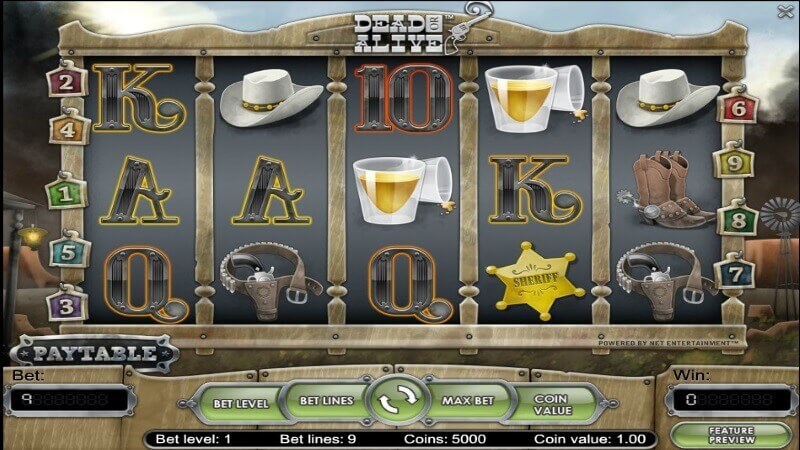The width and height of the screenshot is (800, 450).
Task: Activate Max Bet
Action: coord(468,401)
